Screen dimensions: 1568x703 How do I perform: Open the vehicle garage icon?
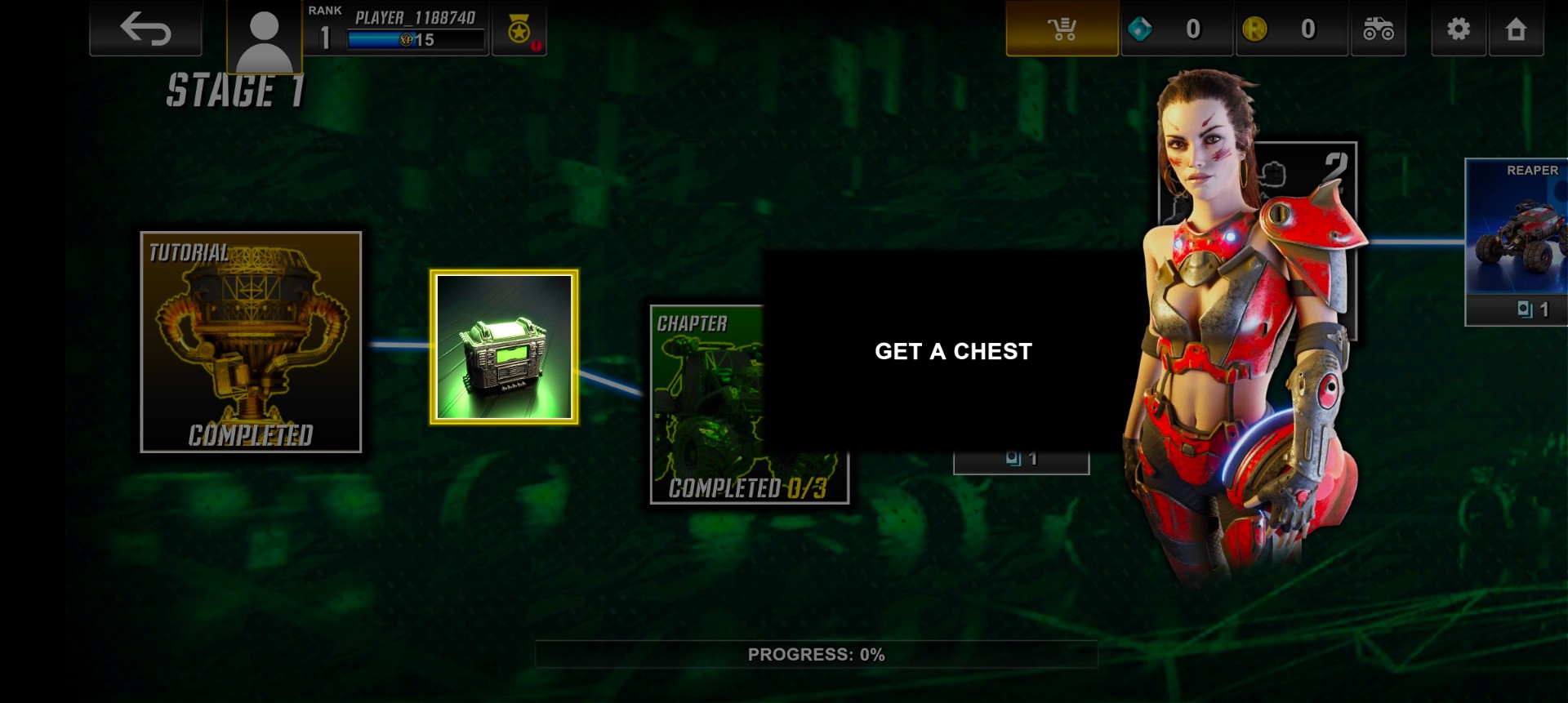point(1378,29)
